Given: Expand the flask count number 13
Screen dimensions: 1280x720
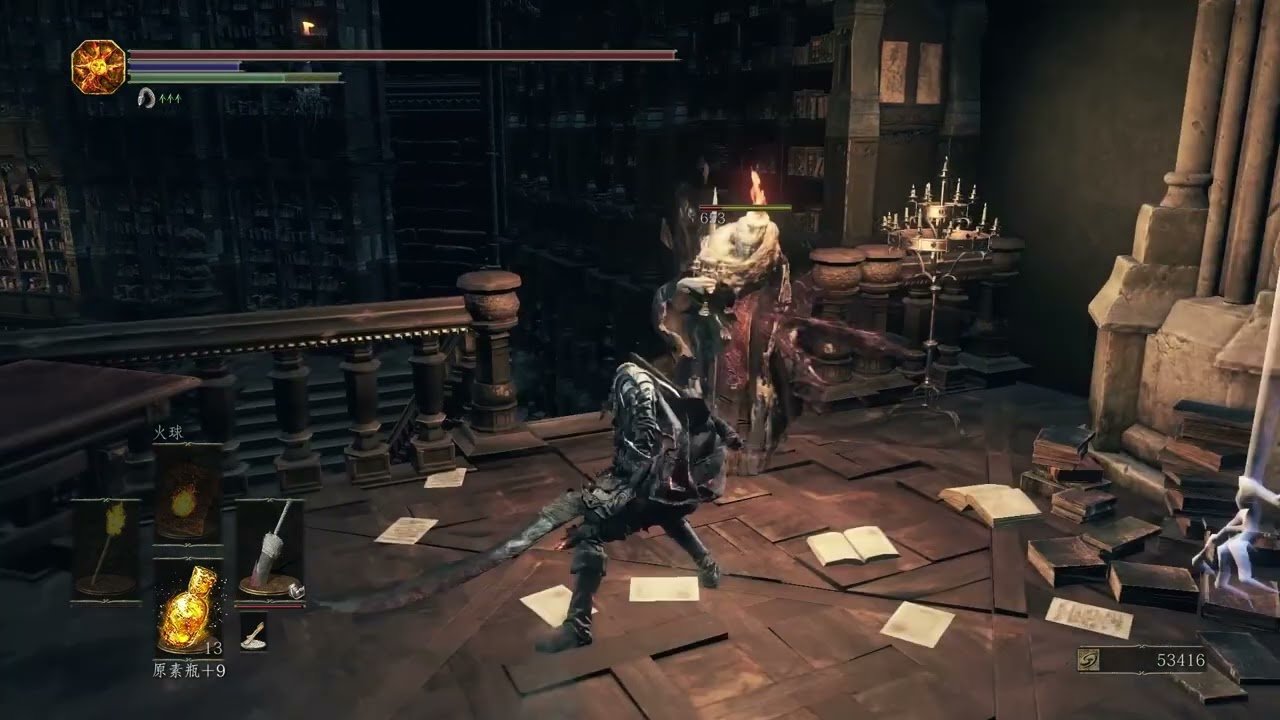Looking at the screenshot, I should [213, 647].
